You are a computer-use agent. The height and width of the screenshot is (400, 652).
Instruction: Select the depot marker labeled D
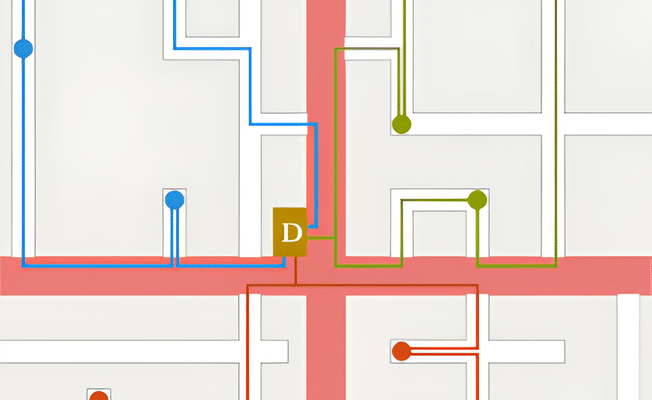click(290, 232)
